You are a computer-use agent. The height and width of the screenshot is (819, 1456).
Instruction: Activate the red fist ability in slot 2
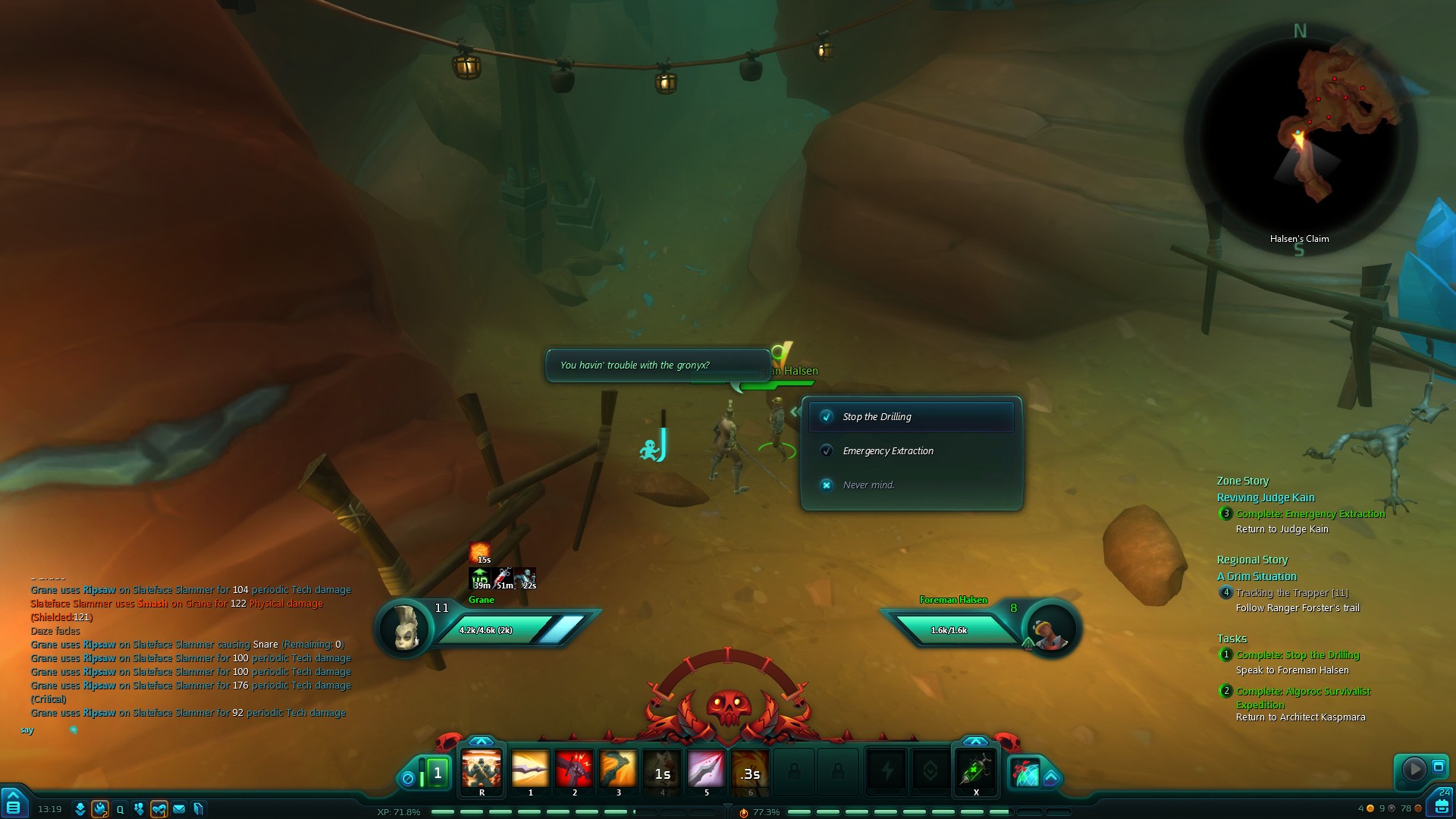(x=574, y=770)
